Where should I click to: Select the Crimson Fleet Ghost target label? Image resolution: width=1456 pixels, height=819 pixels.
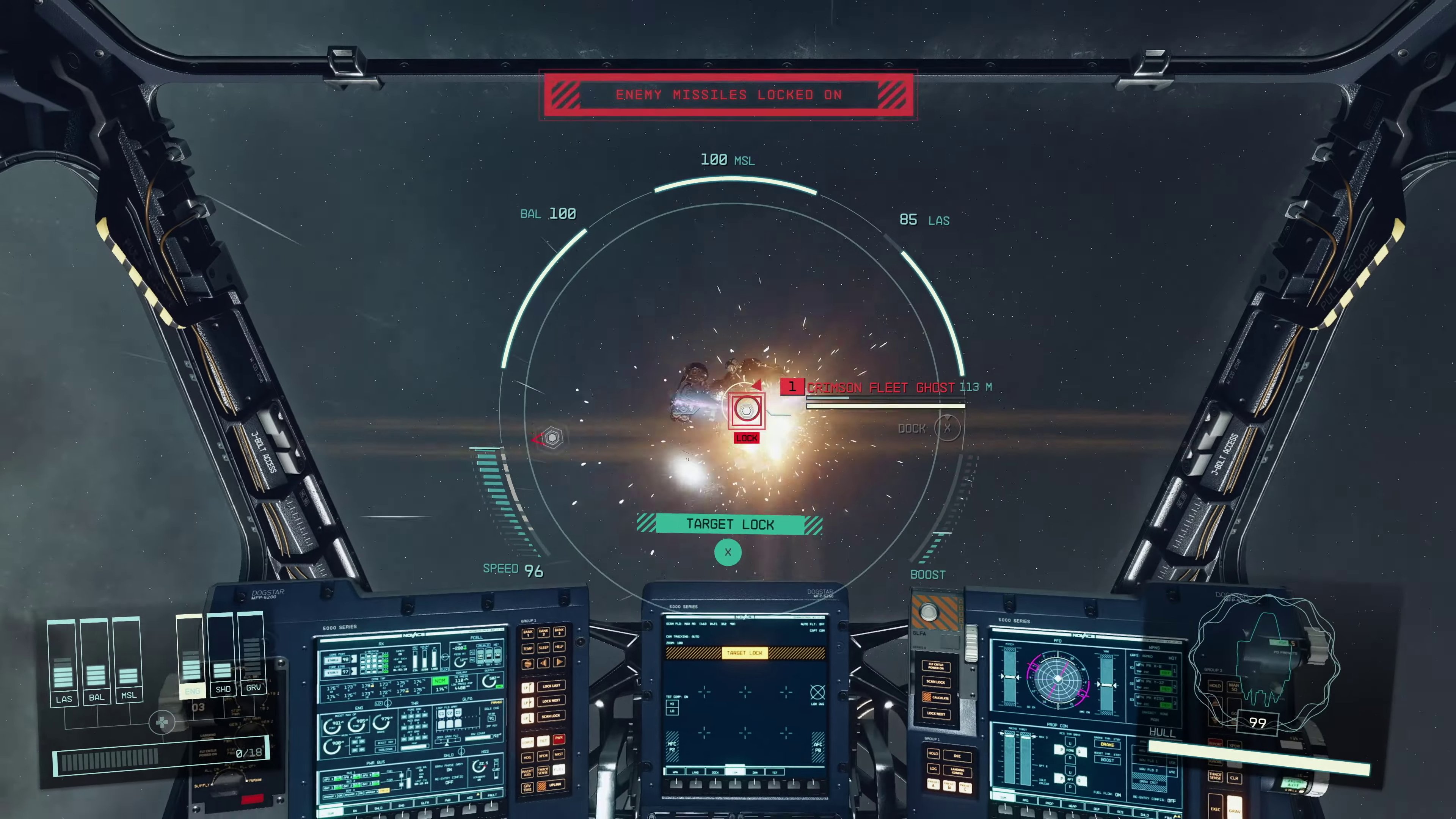coord(880,388)
